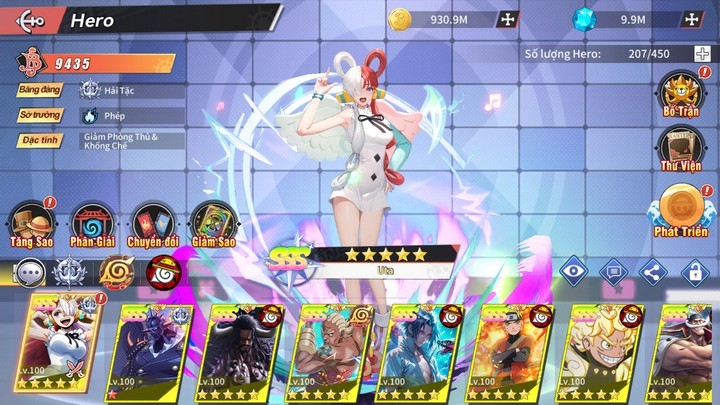Image resolution: width=720 pixels, height=405 pixels.
Task: Open the comment speech bubble button
Action: pyautogui.click(x=612, y=270)
